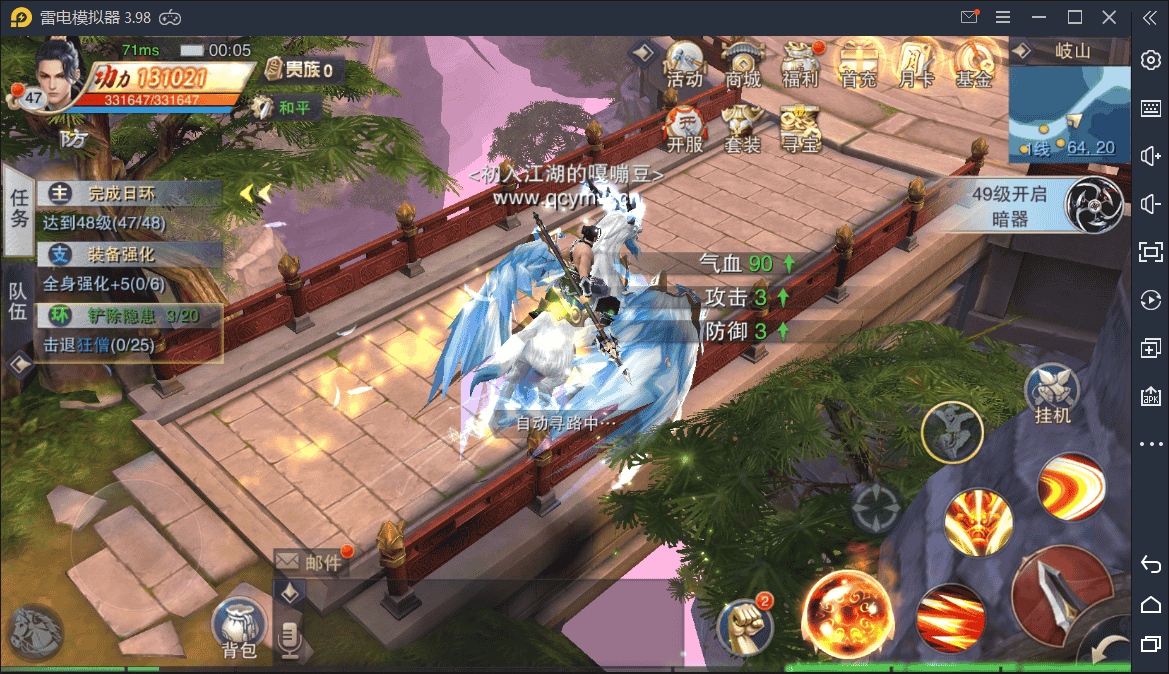Open the 背包 bag inventory

pyautogui.click(x=239, y=630)
